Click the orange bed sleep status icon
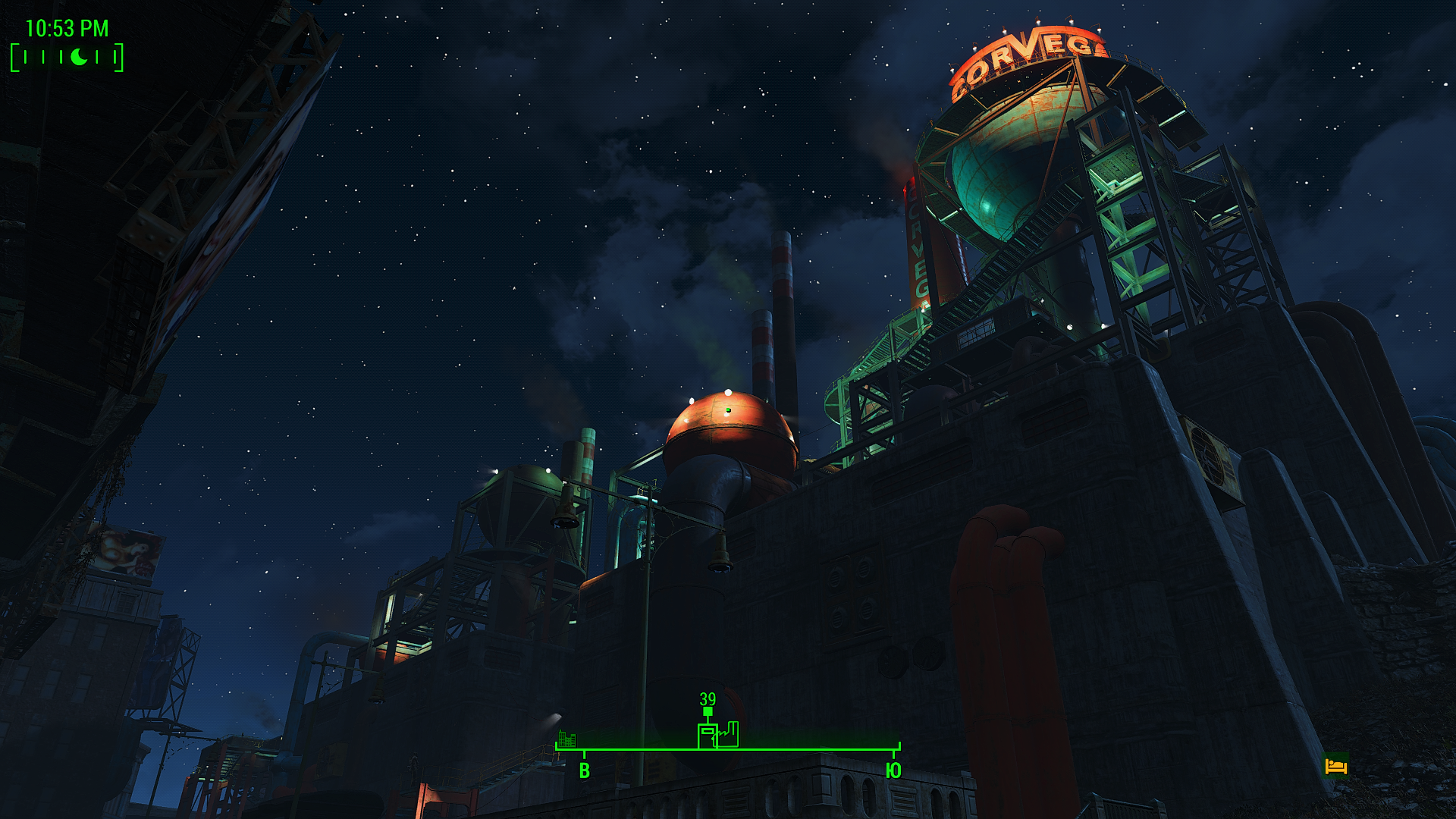Image resolution: width=1456 pixels, height=819 pixels. tap(1335, 766)
